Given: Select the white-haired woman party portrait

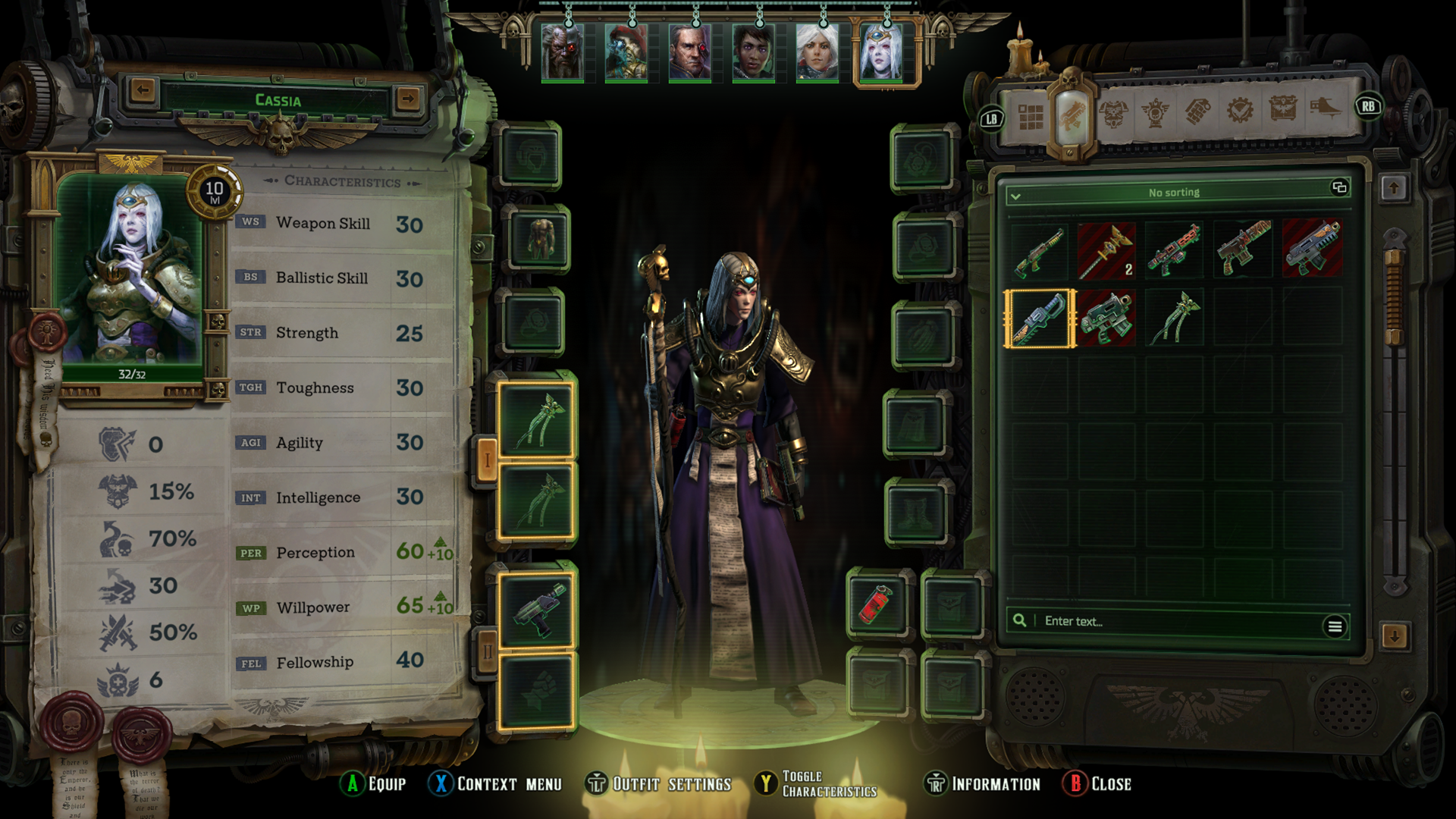Looking at the screenshot, I should (x=817, y=52).
